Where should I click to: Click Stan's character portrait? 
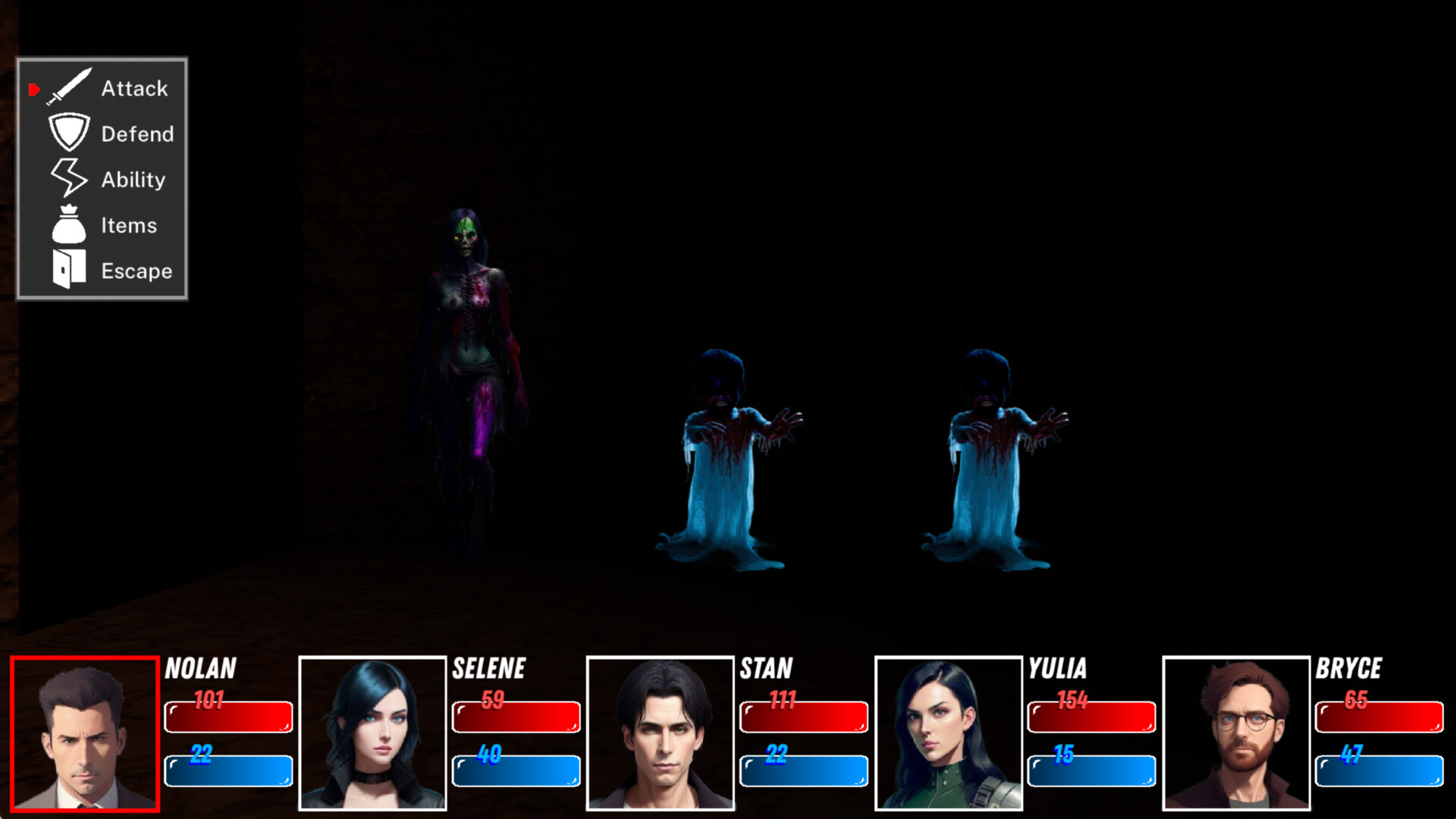[x=660, y=736]
